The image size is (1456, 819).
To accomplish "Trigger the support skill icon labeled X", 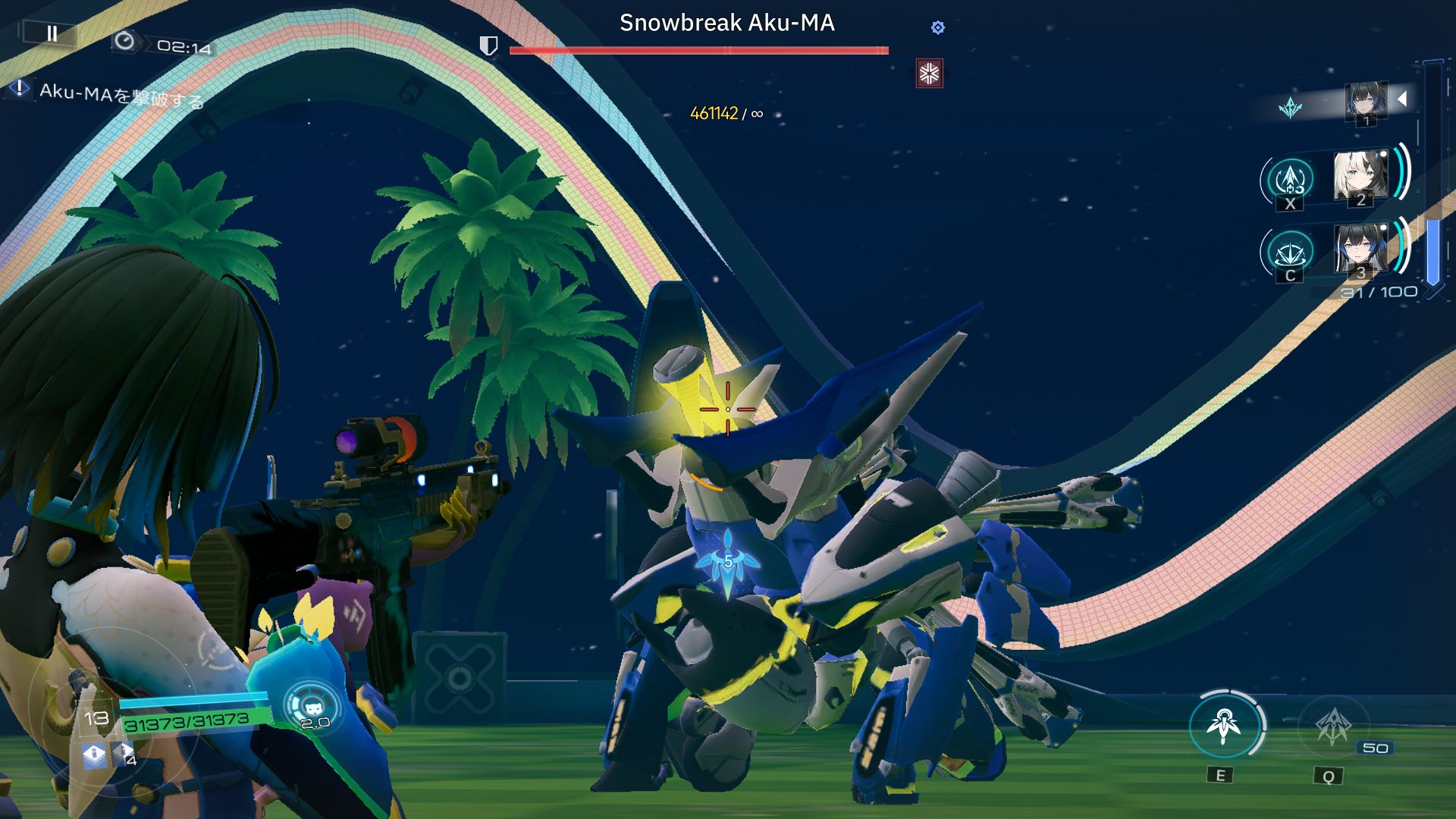I will point(1290,180).
